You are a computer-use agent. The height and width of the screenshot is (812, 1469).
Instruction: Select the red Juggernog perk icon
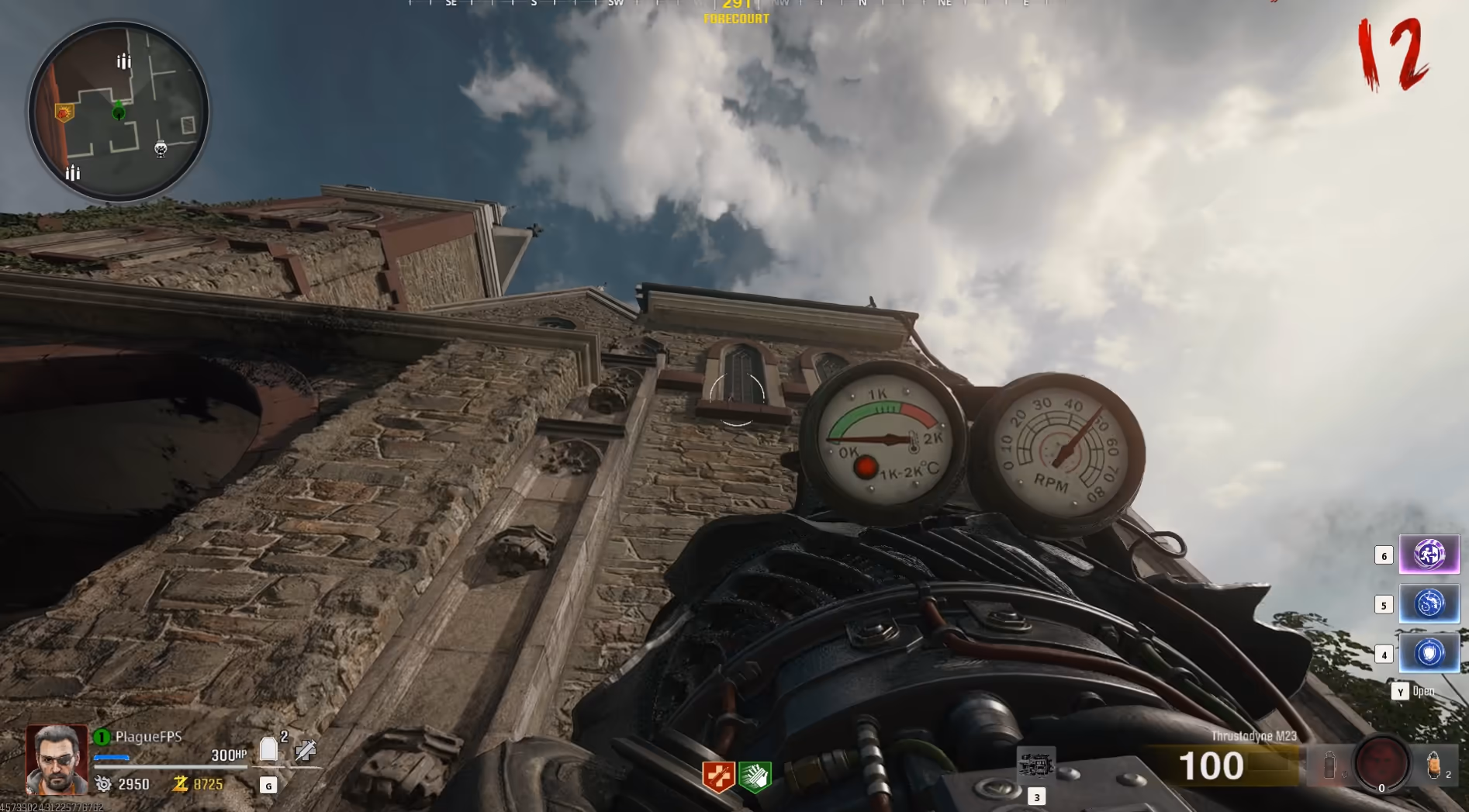click(717, 776)
